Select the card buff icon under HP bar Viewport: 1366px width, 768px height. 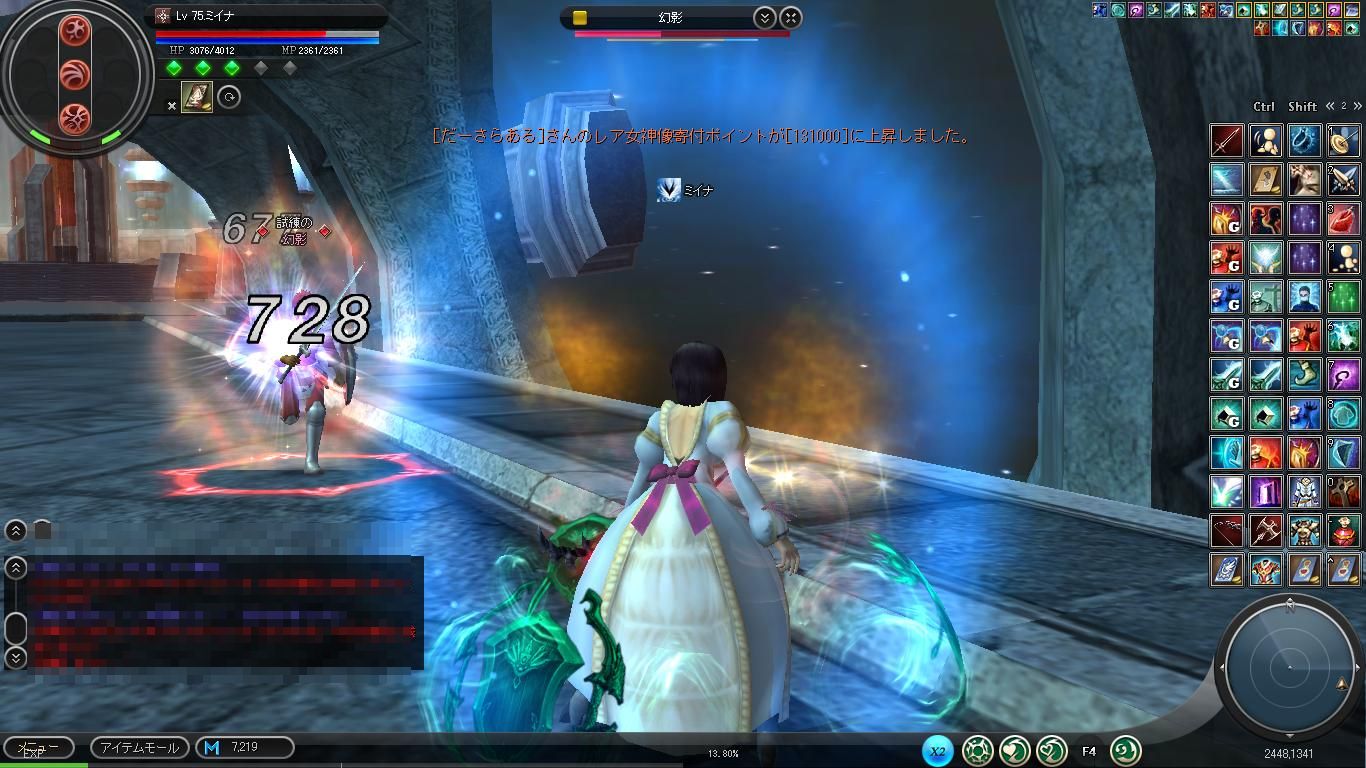coord(197,97)
